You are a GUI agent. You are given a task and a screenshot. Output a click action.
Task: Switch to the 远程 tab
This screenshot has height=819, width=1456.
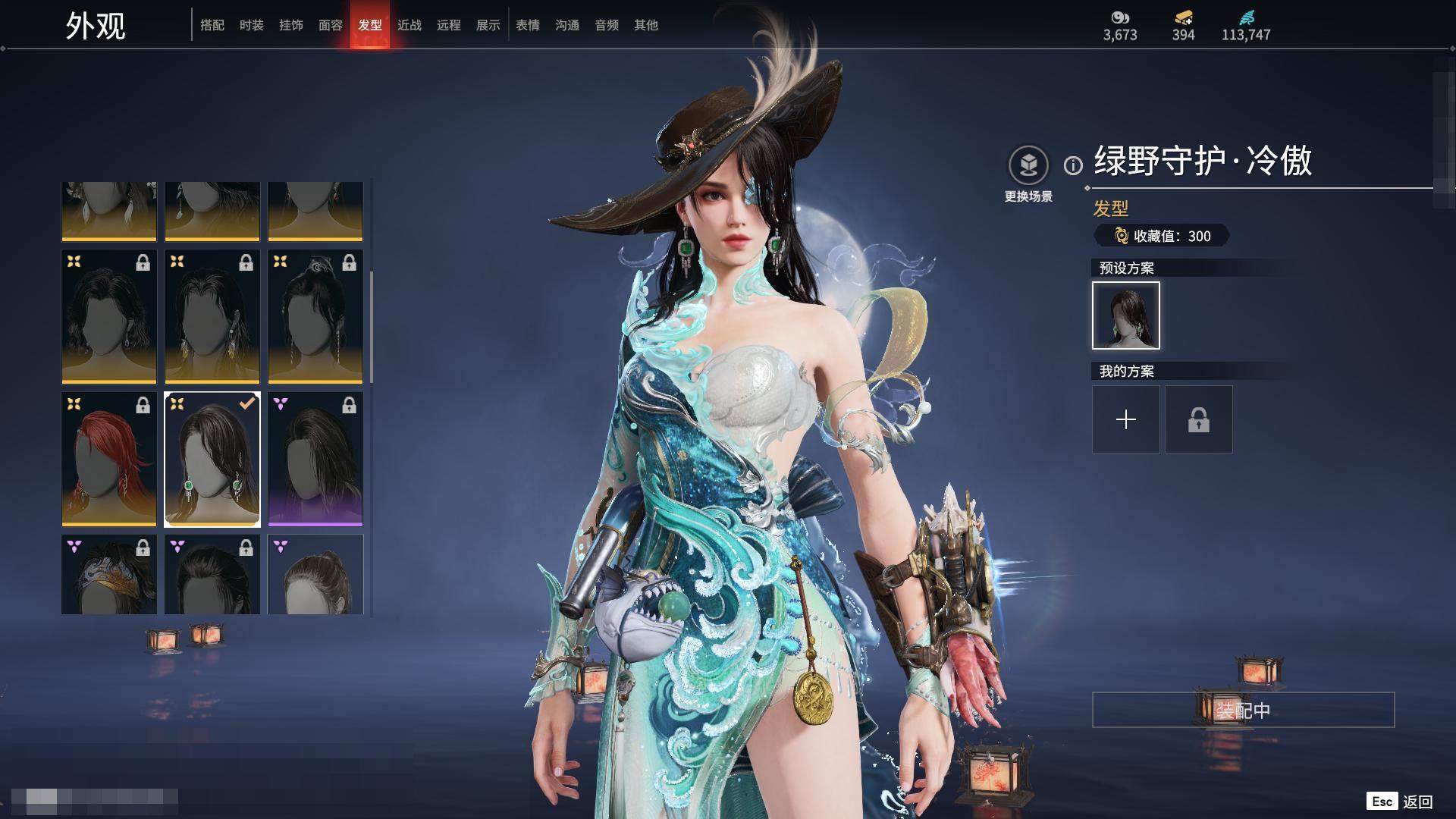click(x=449, y=25)
